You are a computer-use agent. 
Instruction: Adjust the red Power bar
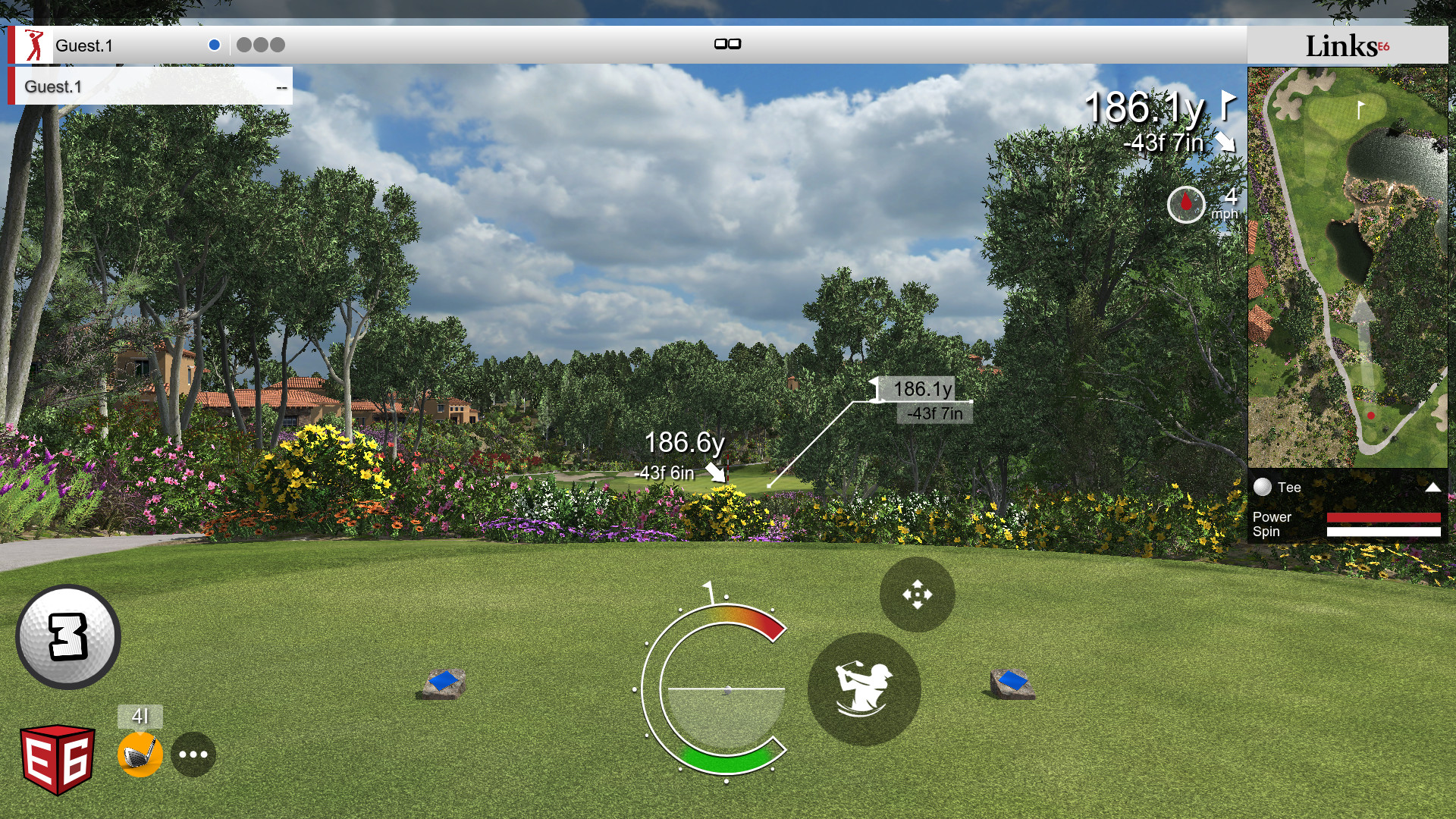click(x=1383, y=518)
